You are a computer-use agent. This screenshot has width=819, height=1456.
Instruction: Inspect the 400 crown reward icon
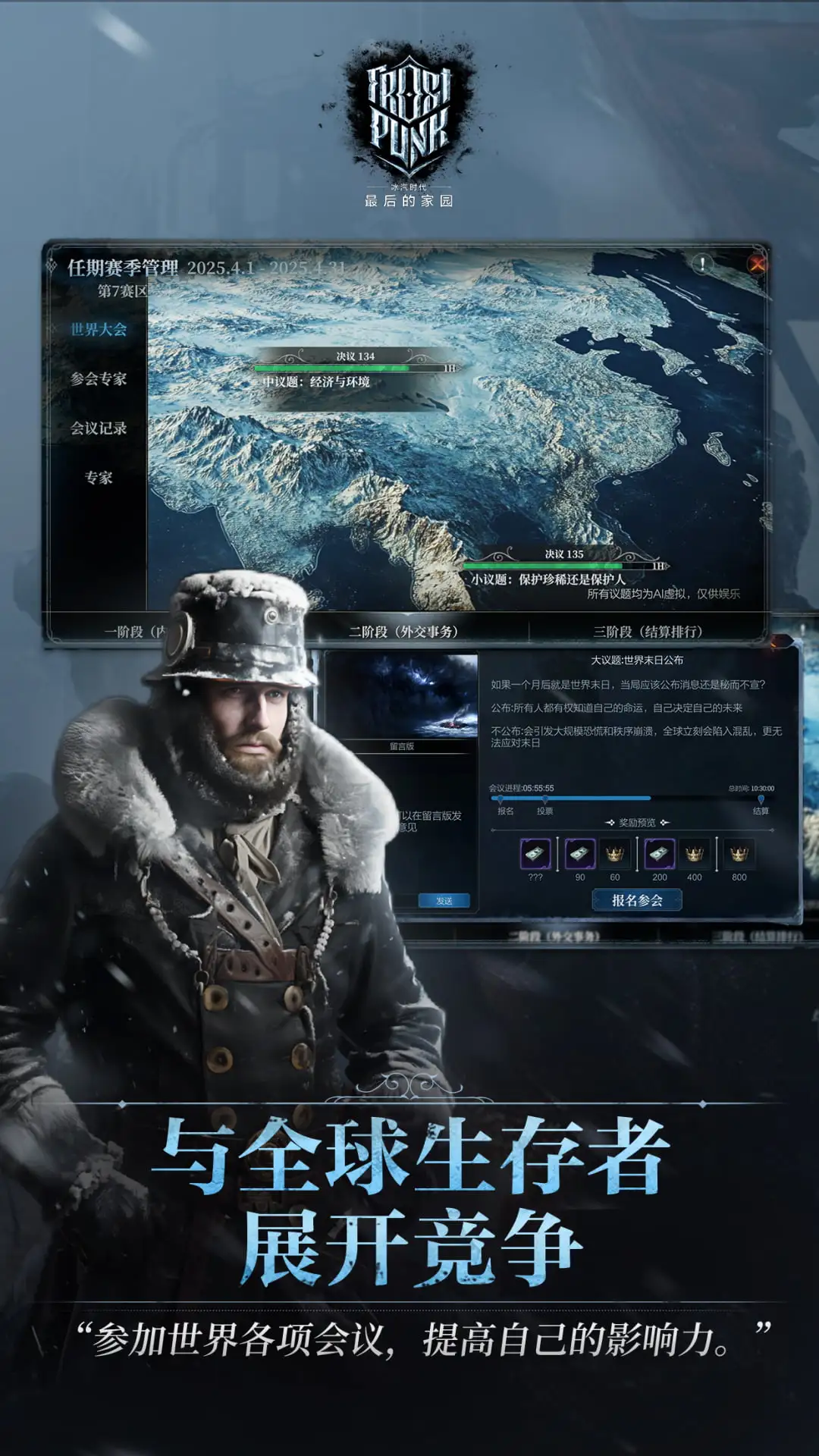pyautogui.click(x=694, y=855)
